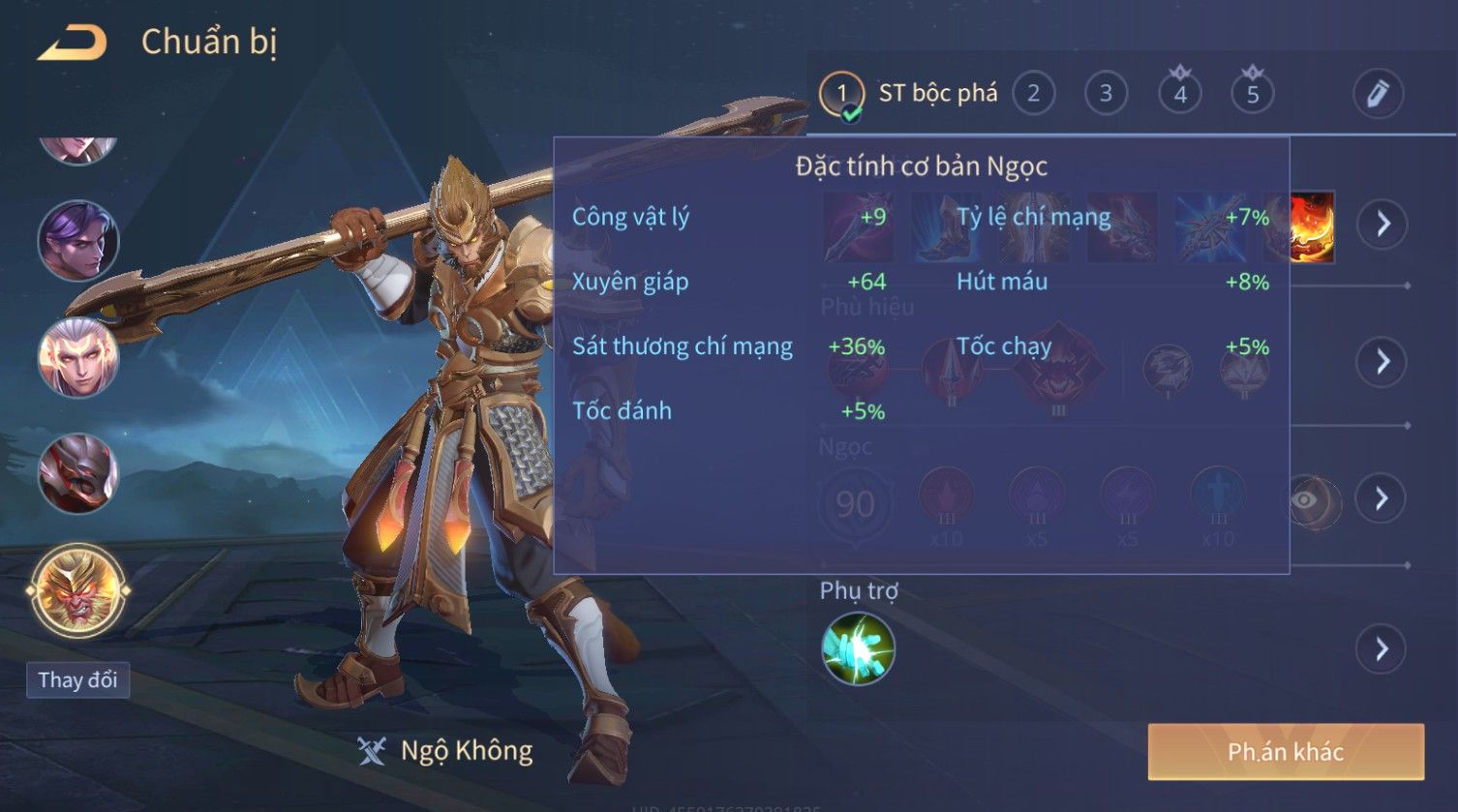Screen dimensions: 1458x812
Task: Open the equipment build arrow
Action: (1382, 225)
